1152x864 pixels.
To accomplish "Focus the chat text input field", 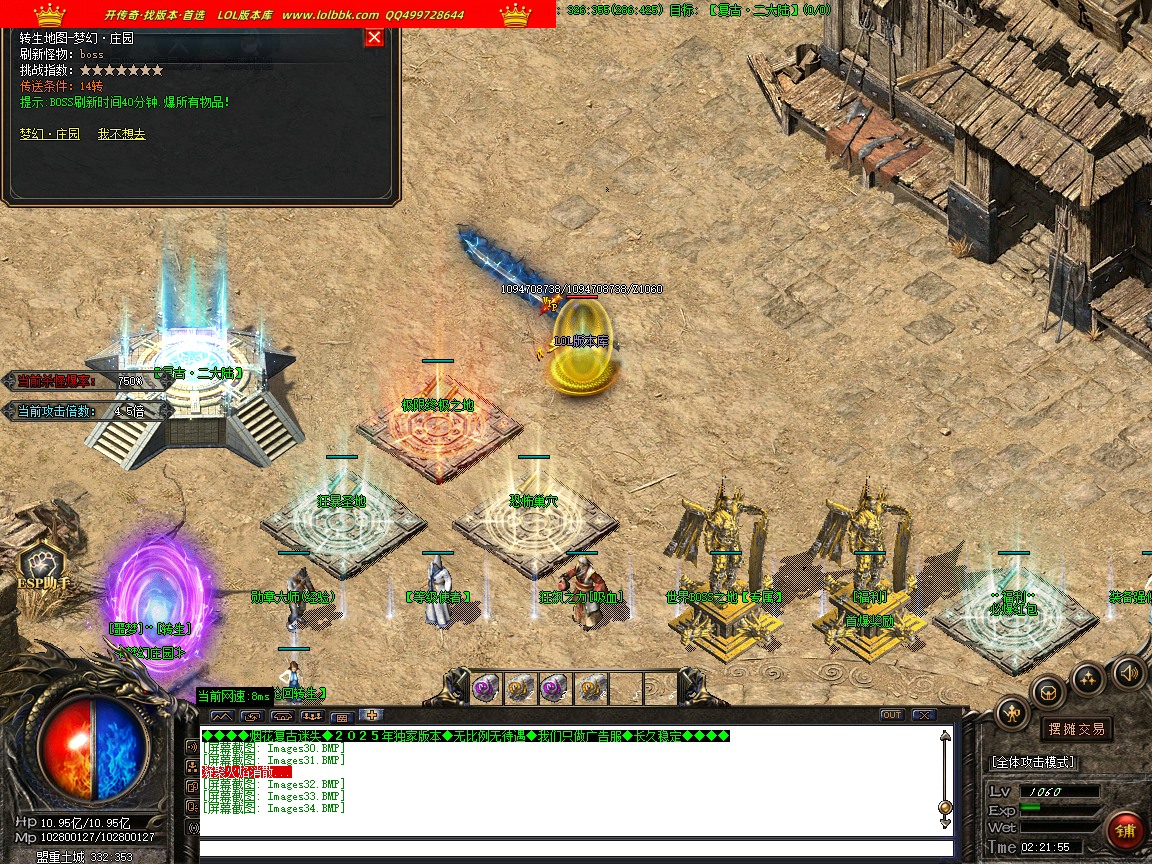I will 570,849.
